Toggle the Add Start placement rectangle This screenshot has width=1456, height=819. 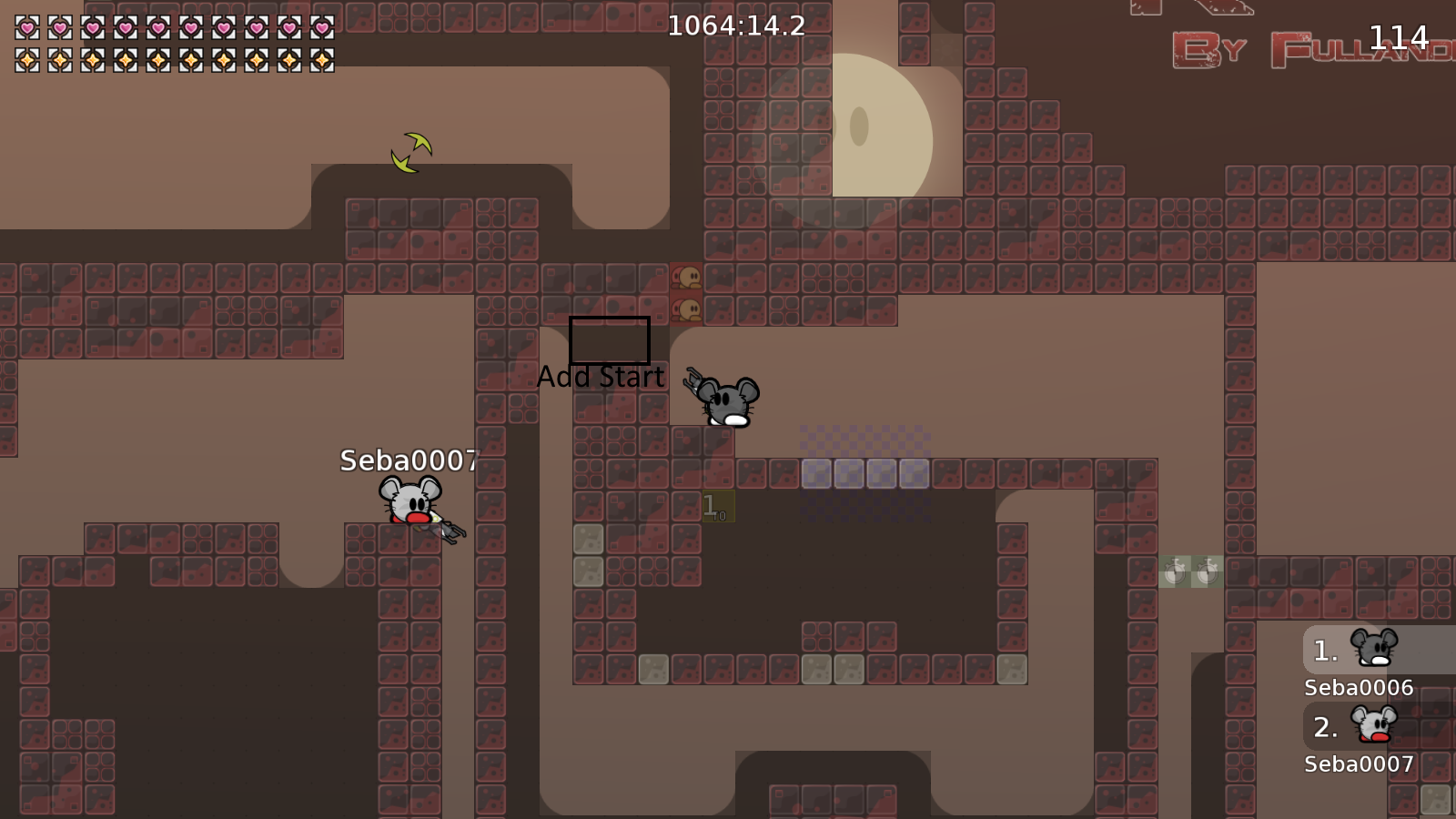pos(608,340)
